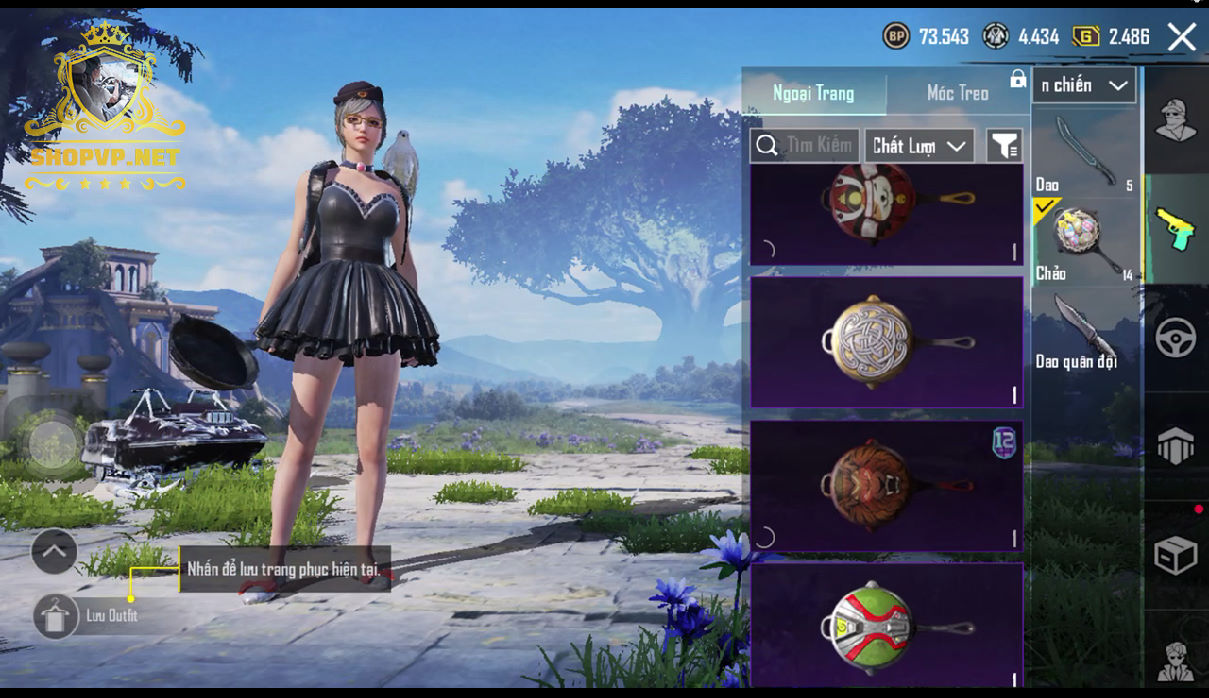
Task: Open the character outfit section icon
Action: coord(1176,120)
